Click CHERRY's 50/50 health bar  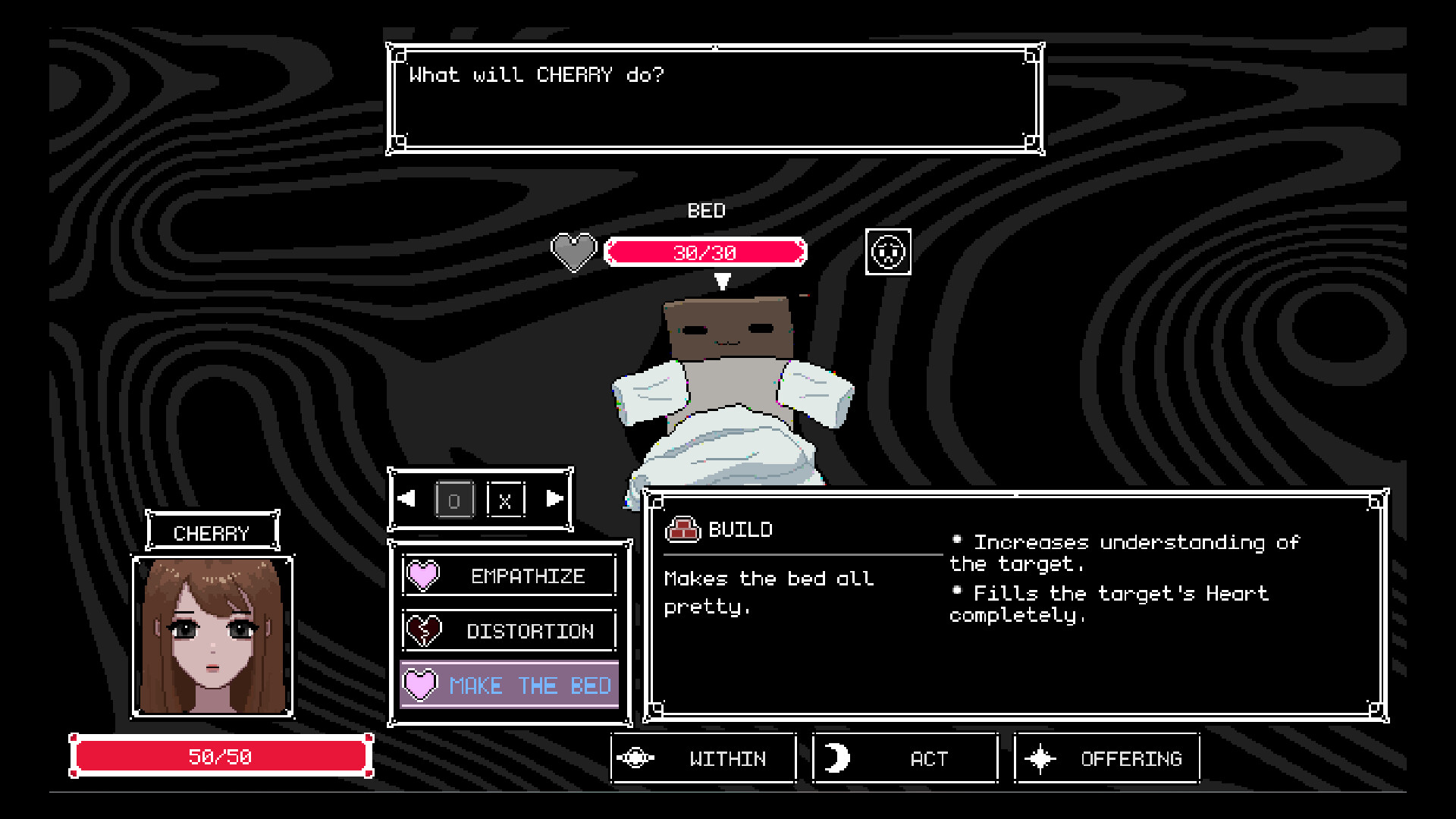(221, 755)
